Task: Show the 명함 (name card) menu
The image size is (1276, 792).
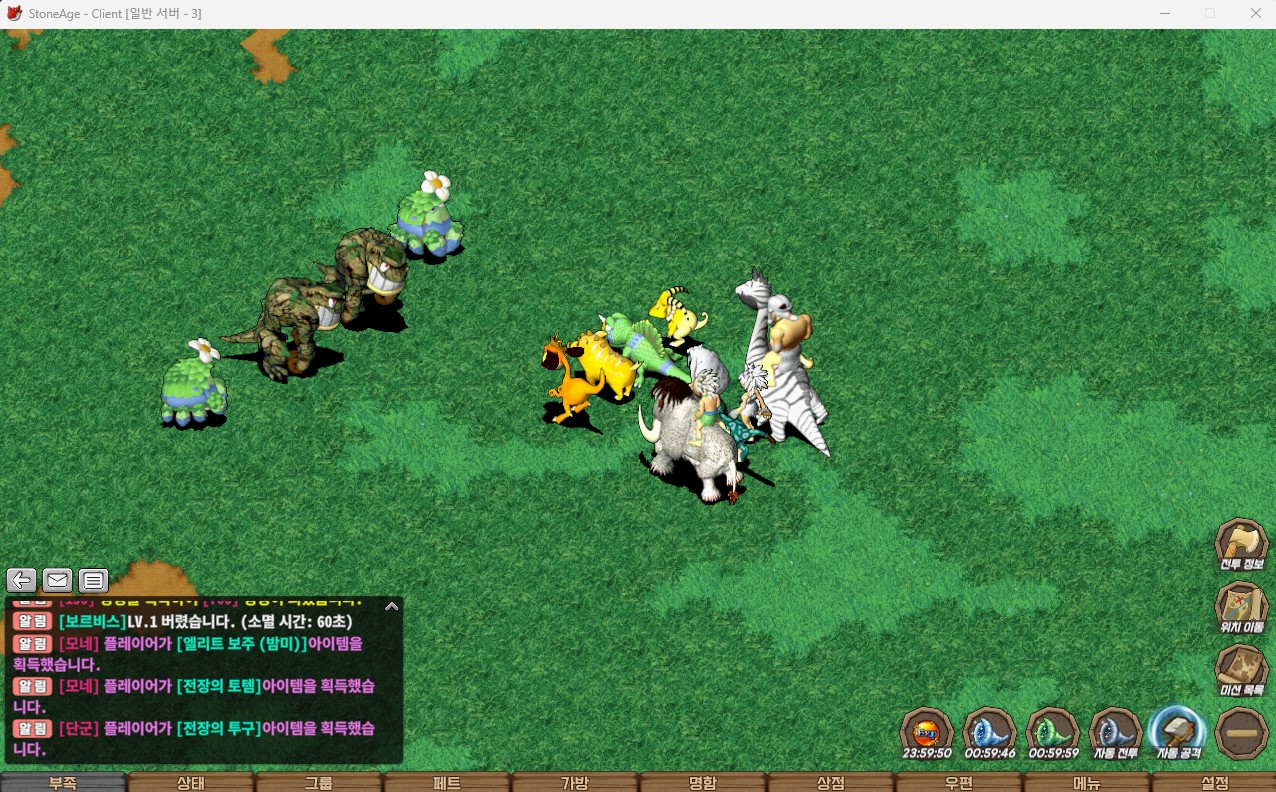Action: [703, 782]
